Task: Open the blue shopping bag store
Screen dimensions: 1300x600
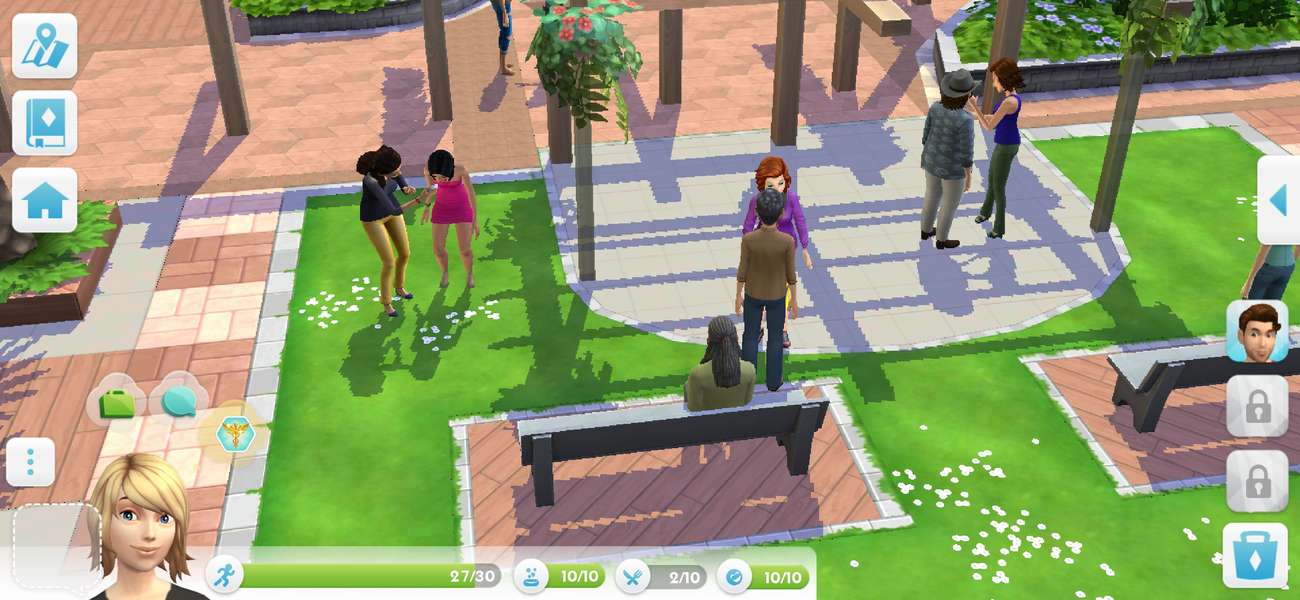Action: 1254,556
